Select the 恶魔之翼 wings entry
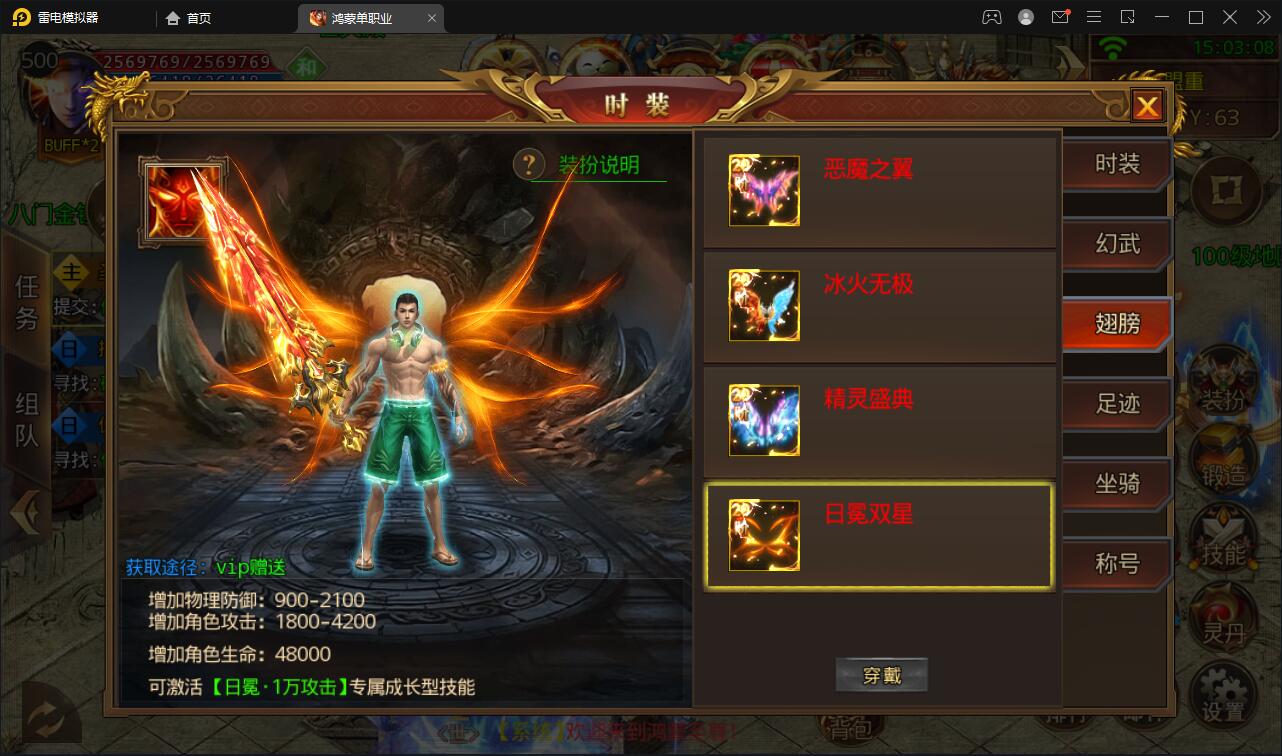The image size is (1282, 756). pos(879,191)
